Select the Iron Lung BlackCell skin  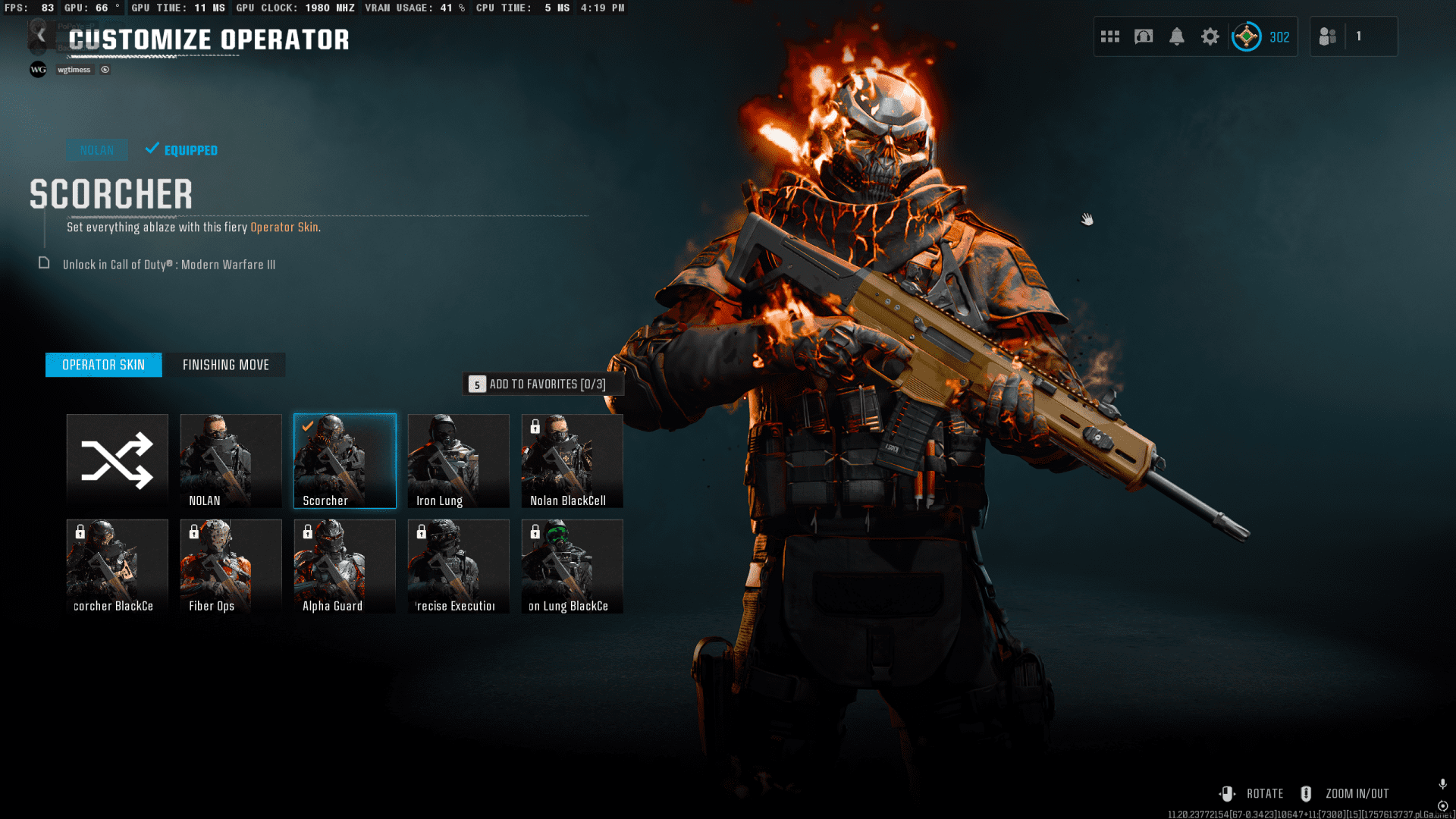pyautogui.click(x=572, y=566)
